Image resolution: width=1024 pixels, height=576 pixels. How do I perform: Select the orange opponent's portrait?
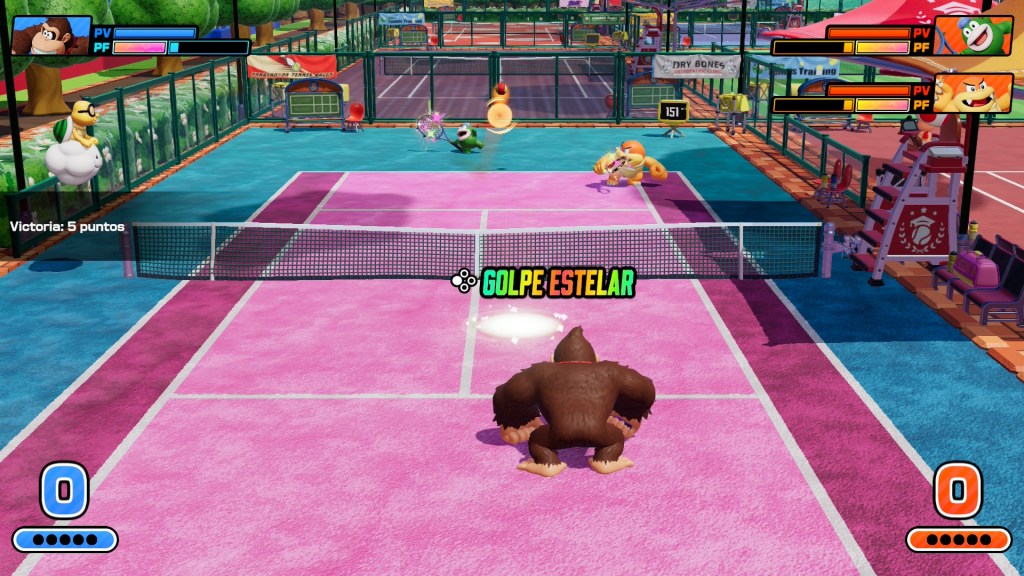[973, 94]
